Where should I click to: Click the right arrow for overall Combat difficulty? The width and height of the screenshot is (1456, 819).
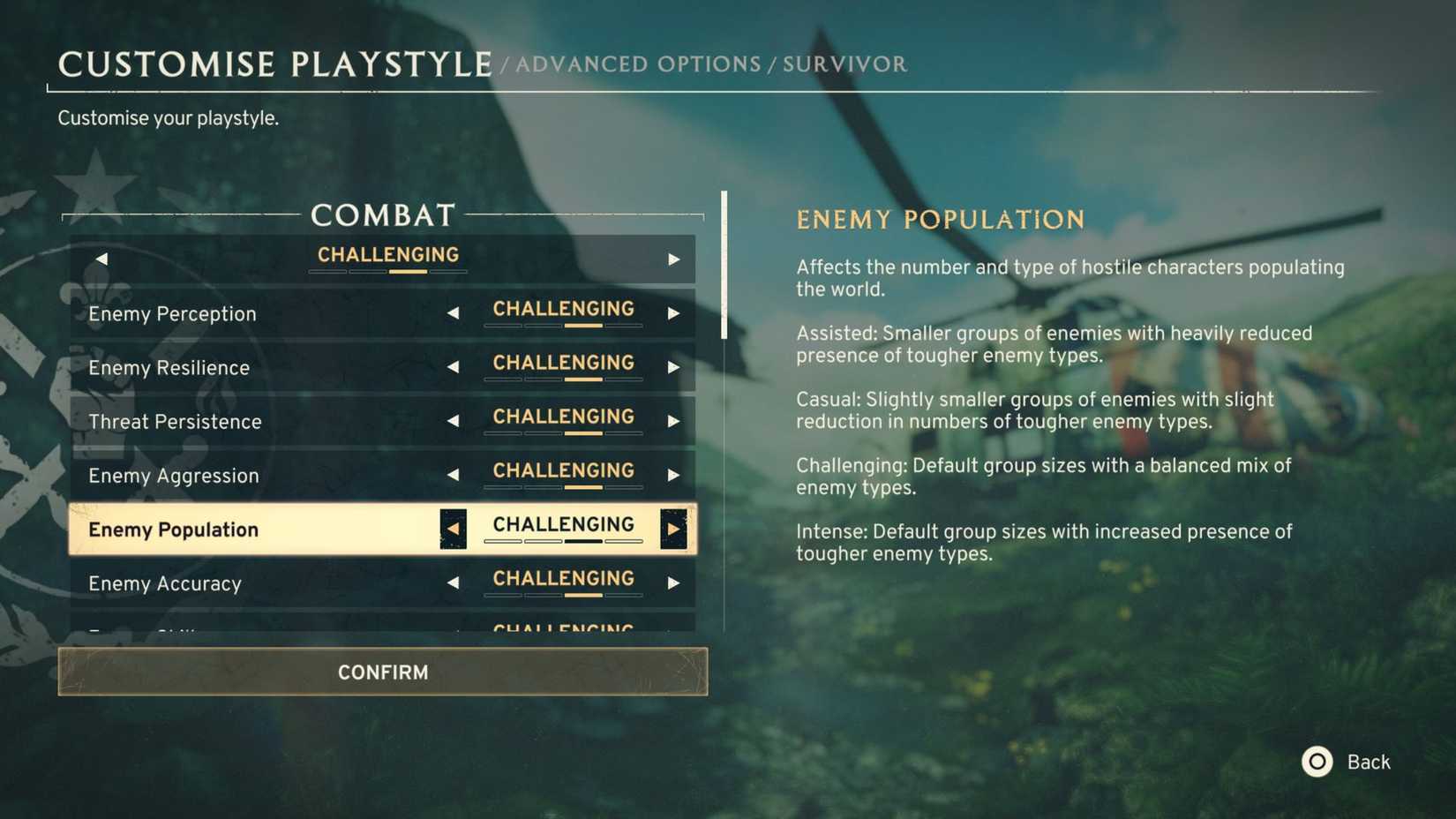click(674, 259)
